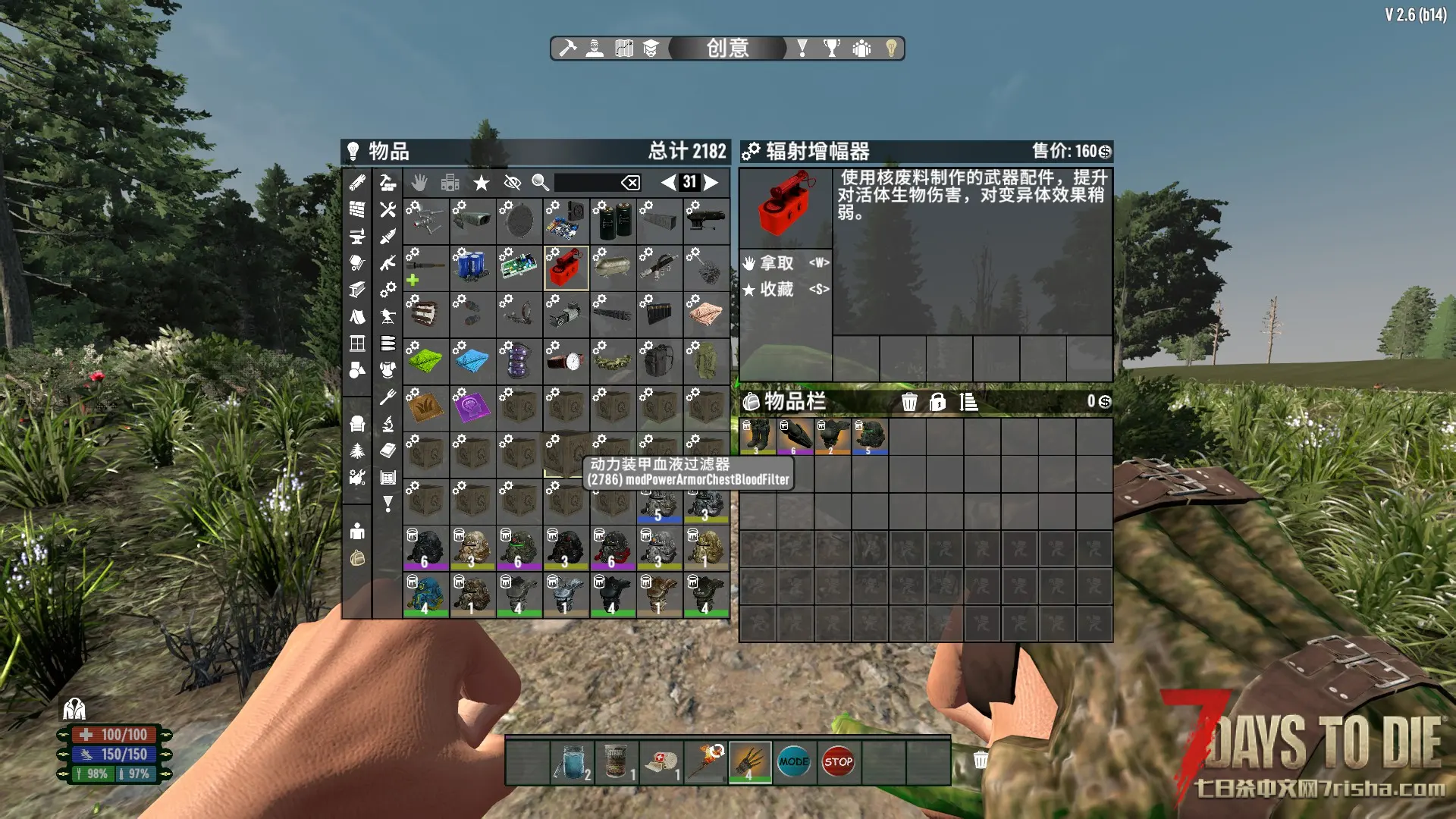The width and height of the screenshot is (1456, 819).
Task: Toggle the backpack lock button
Action: click(x=938, y=402)
